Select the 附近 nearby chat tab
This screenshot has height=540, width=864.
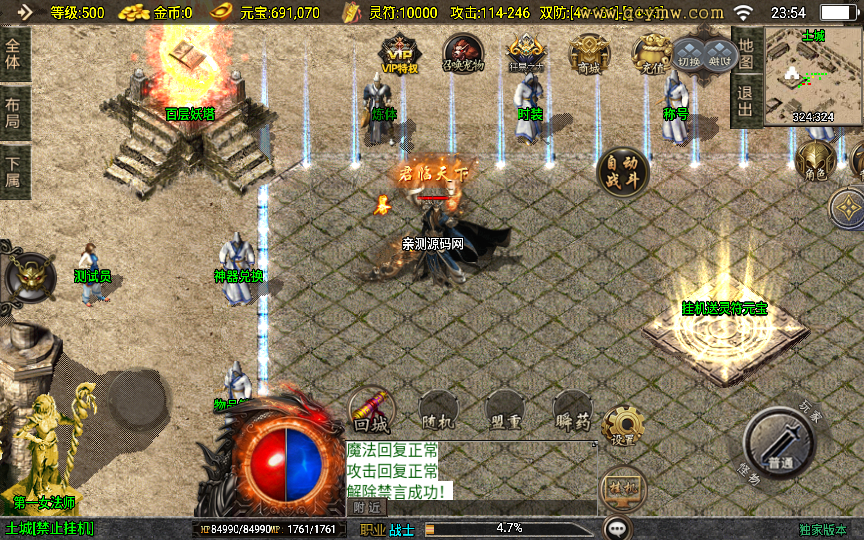click(x=368, y=507)
